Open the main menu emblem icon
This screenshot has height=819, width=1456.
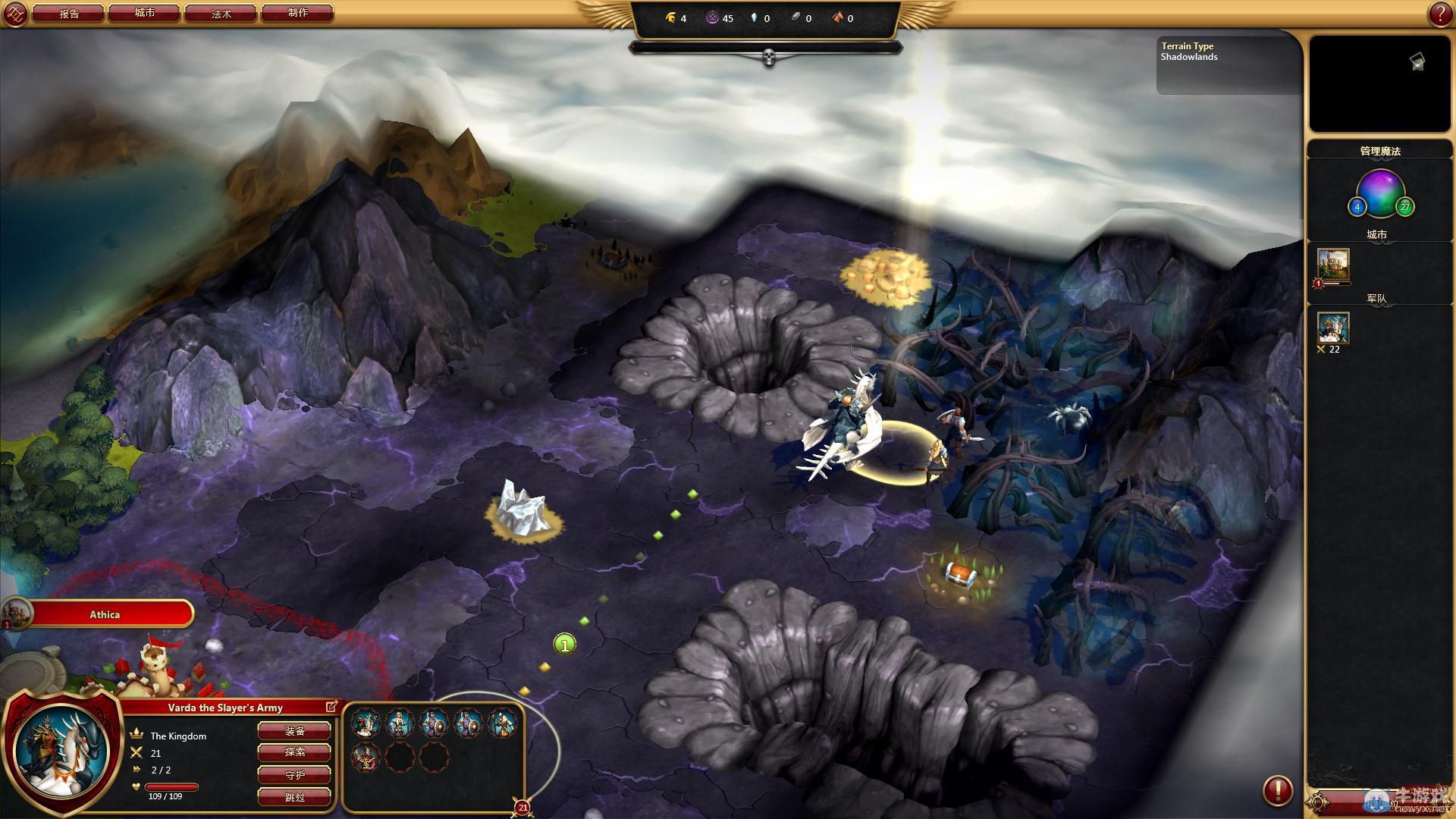point(15,14)
